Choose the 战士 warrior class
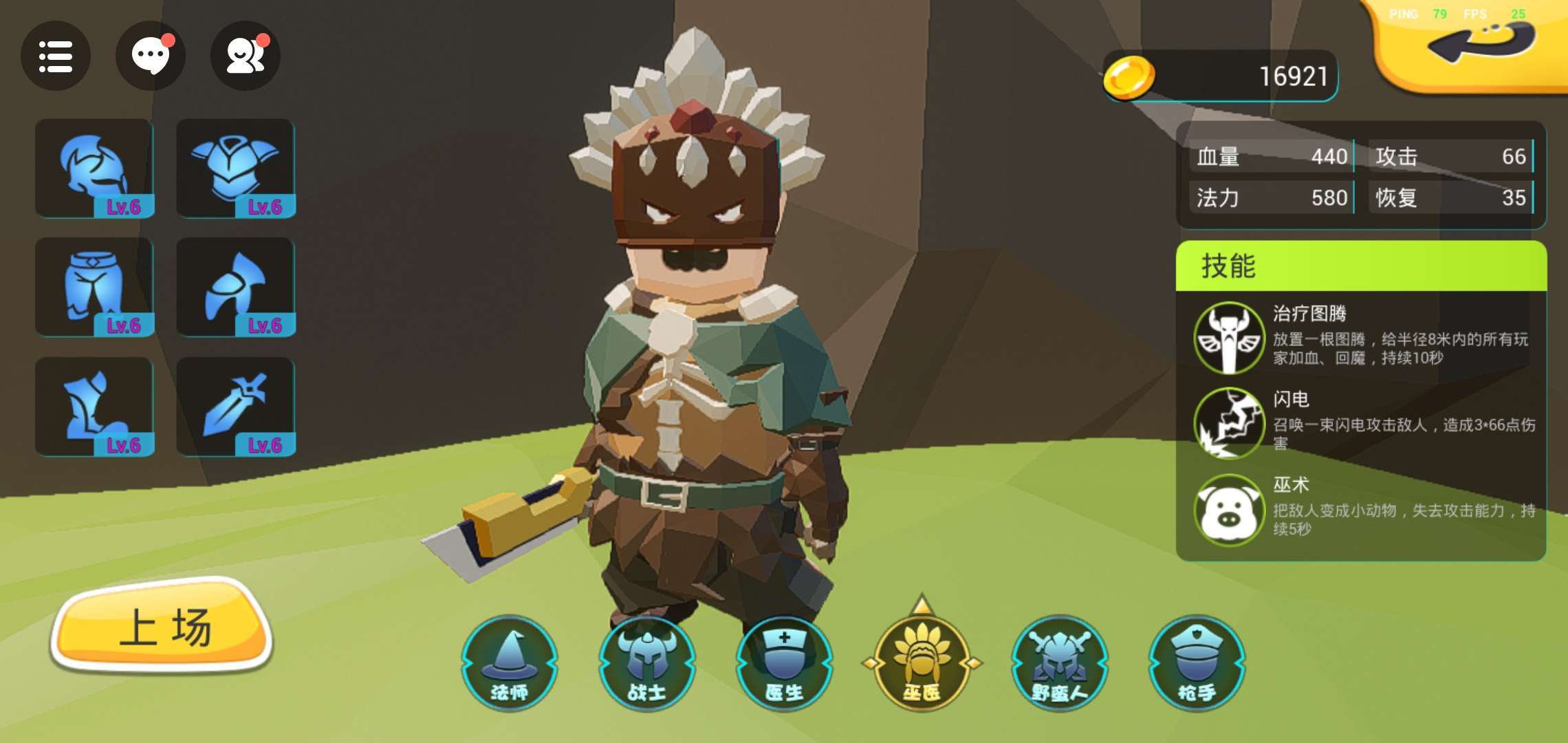Viewport: 1568px width, 743px height. click(x=647, y=663)
